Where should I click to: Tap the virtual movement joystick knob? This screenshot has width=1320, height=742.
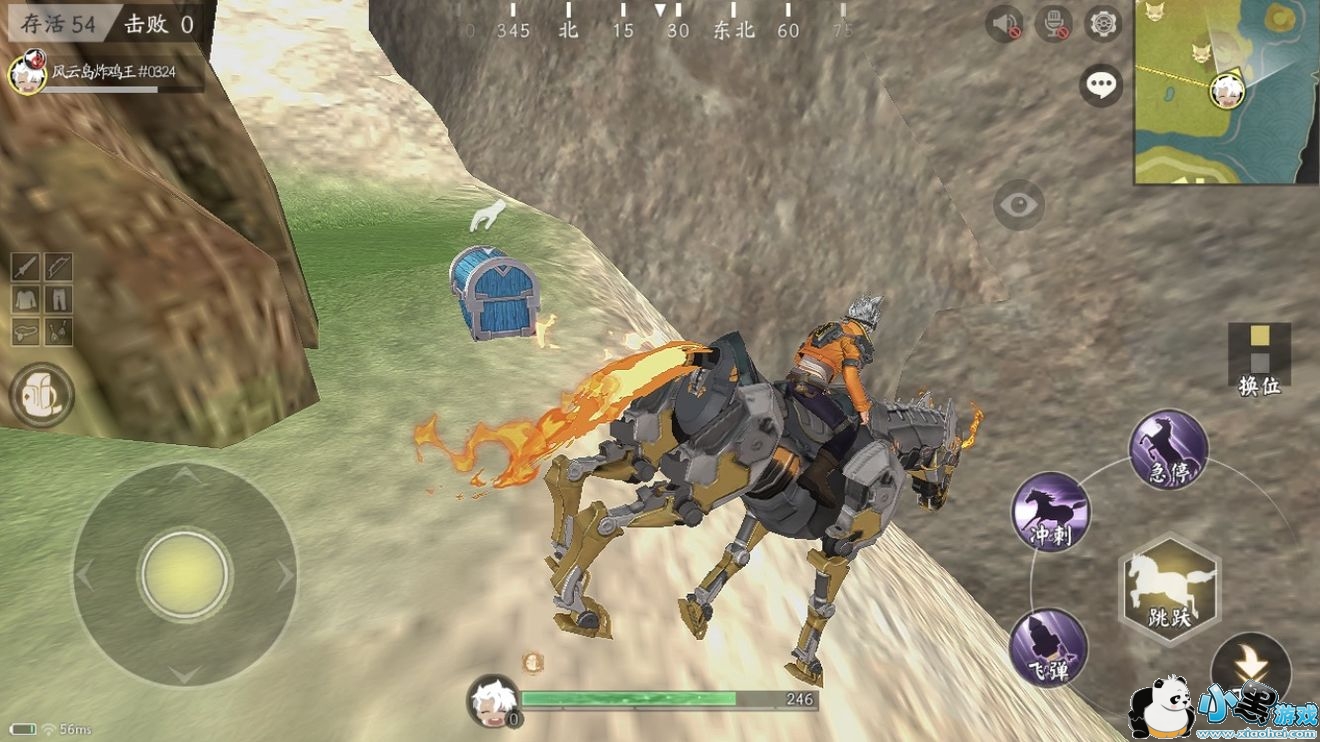click(185, 574)
